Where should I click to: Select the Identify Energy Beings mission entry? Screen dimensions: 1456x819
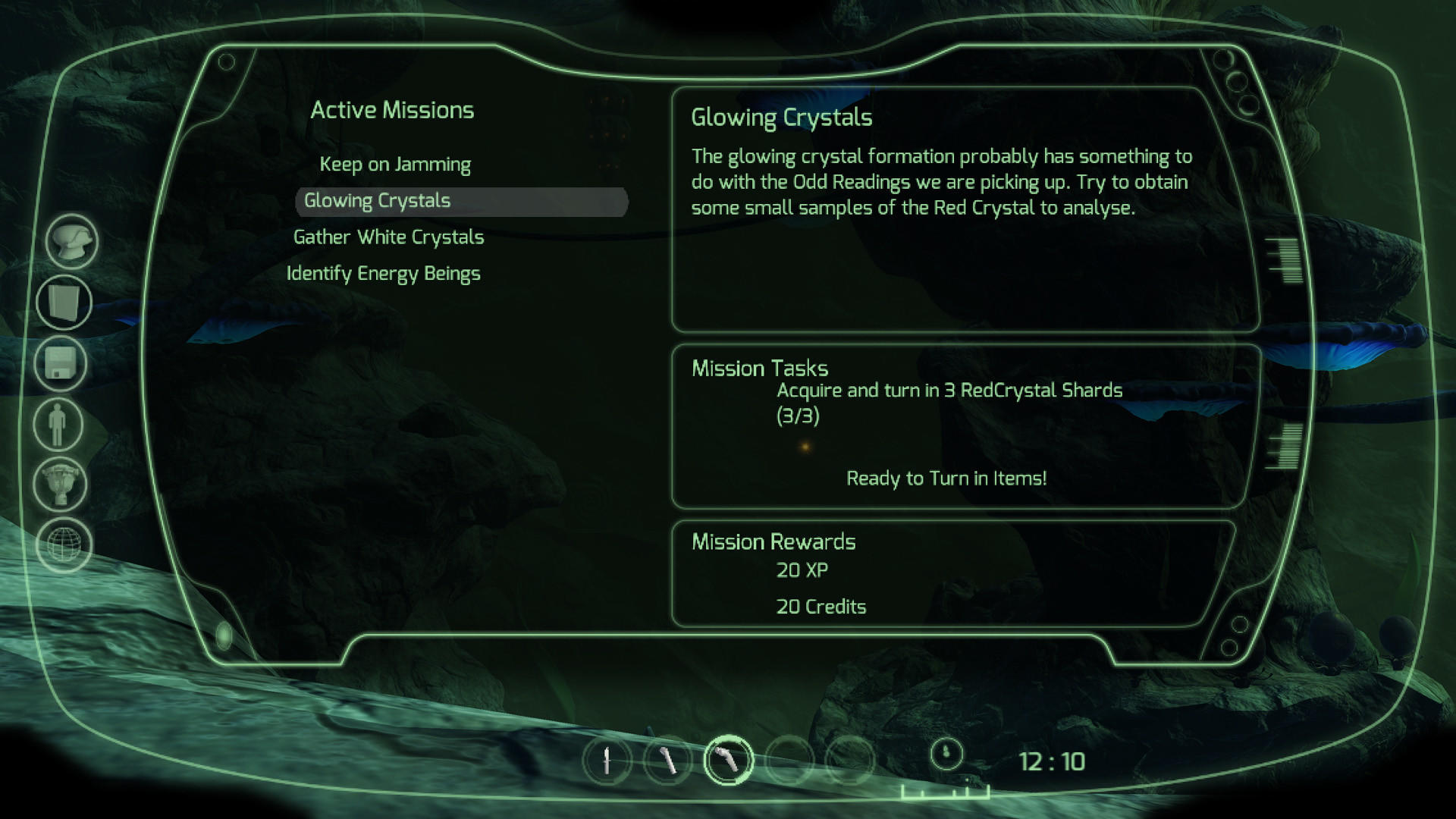click(x=382, y=273)
